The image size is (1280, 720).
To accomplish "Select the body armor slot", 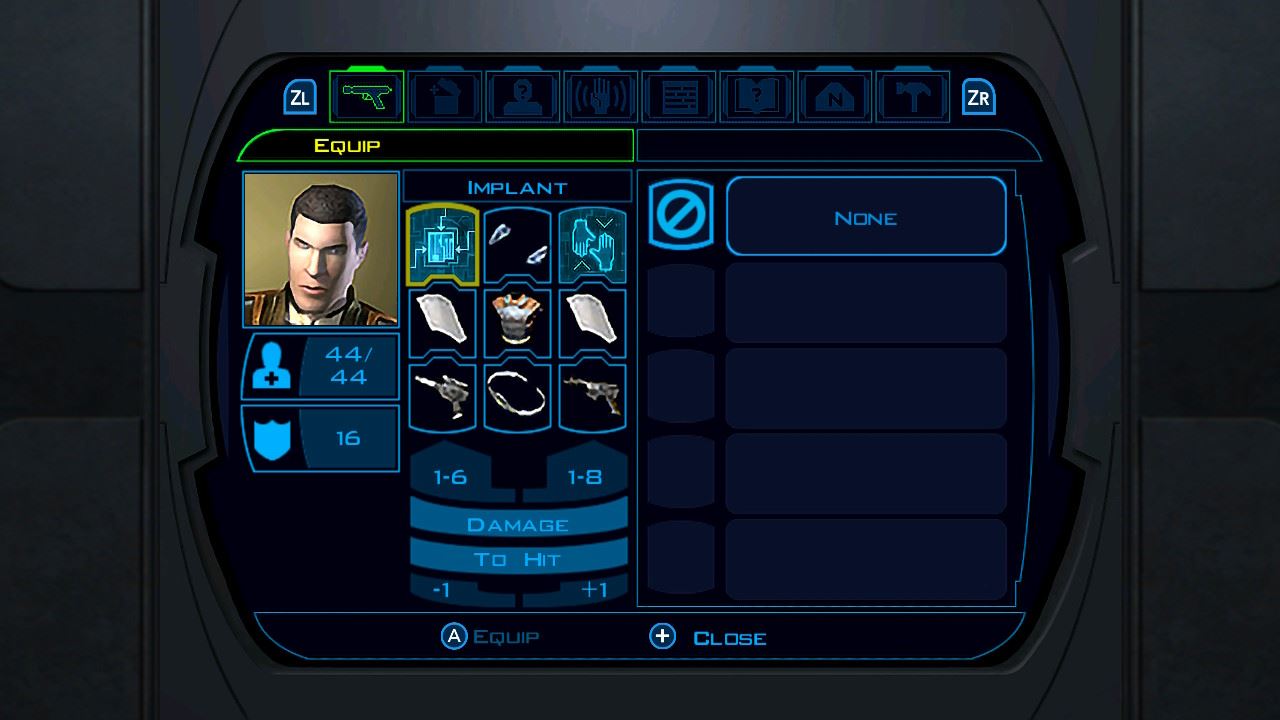I will click(517, 322).
